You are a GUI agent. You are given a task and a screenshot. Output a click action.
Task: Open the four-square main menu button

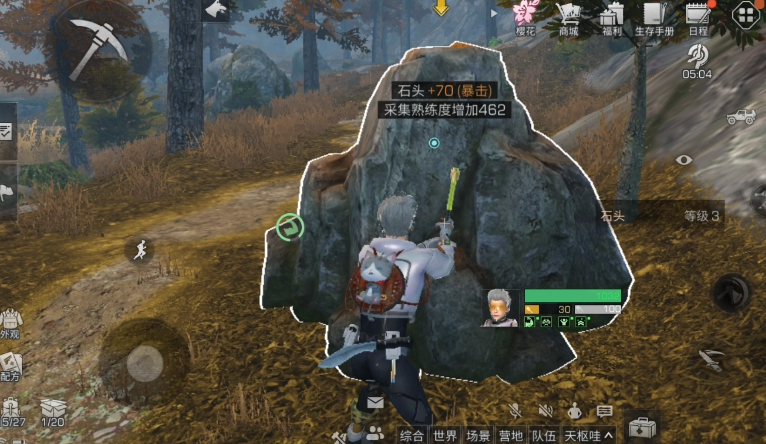pos(745,15)
